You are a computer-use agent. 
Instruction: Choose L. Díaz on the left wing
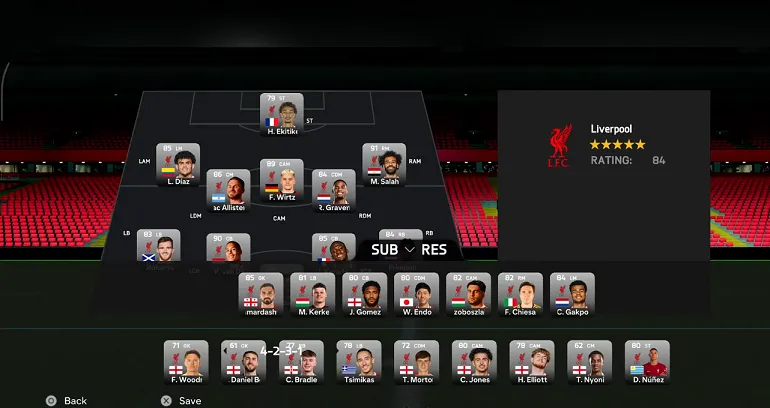point(178,164)
